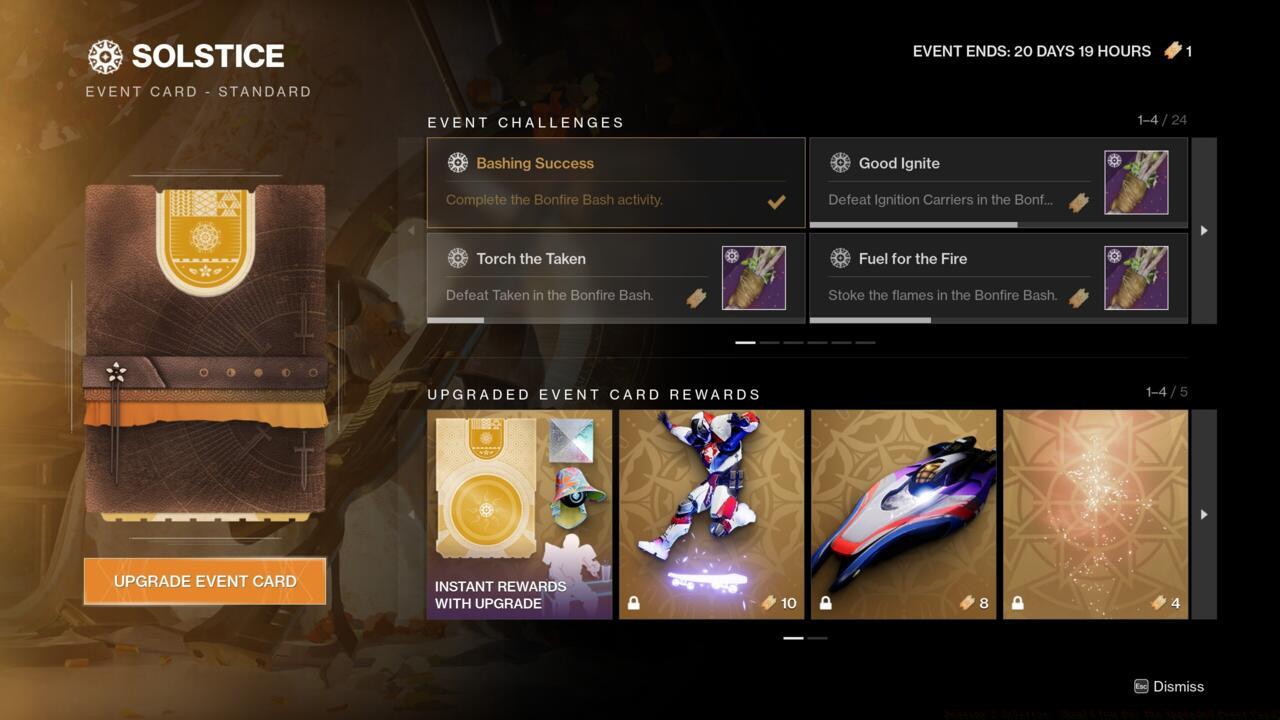
Task: Click the event ticket icon in the top-right corner
Action: (x=1170, y=50)
